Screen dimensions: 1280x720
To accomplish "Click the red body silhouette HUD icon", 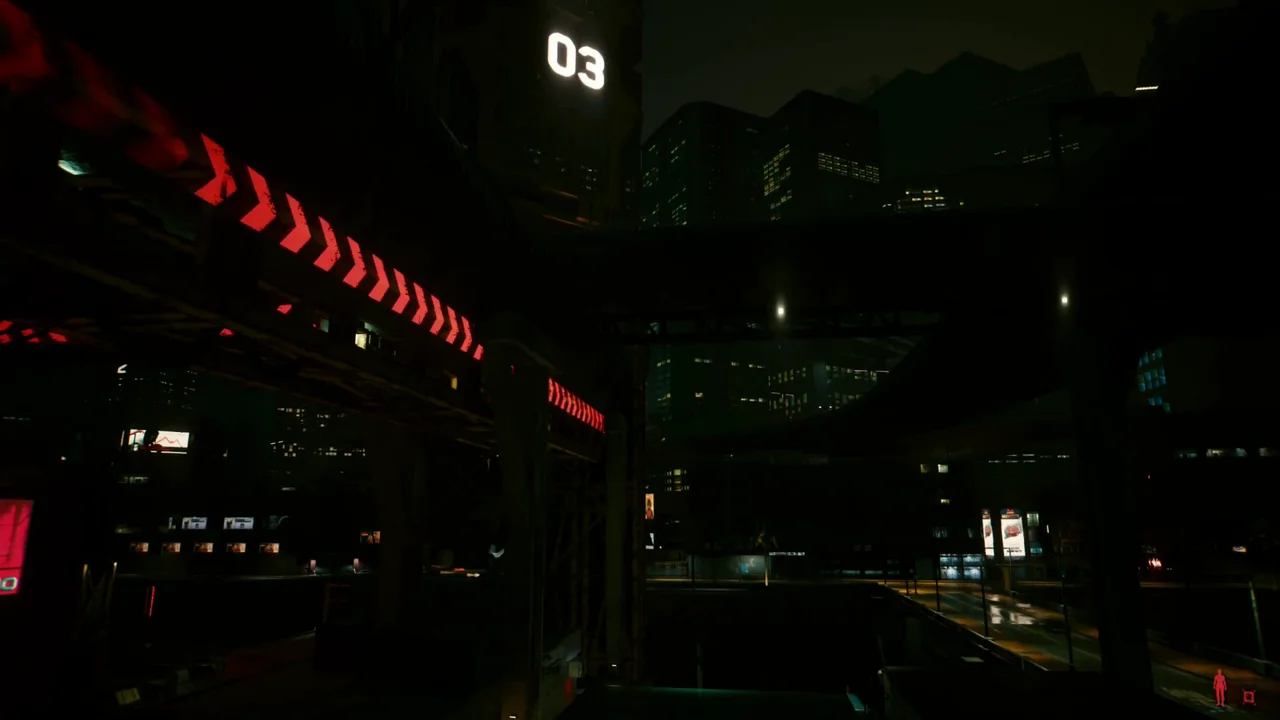I will pyautogui.click(x=1219, y=688).
